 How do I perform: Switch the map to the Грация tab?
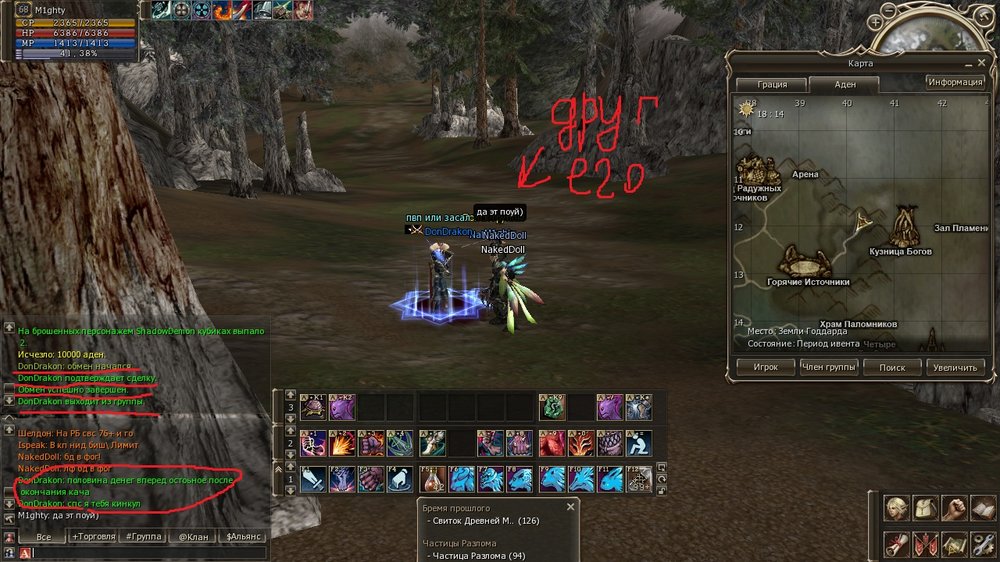772,85
